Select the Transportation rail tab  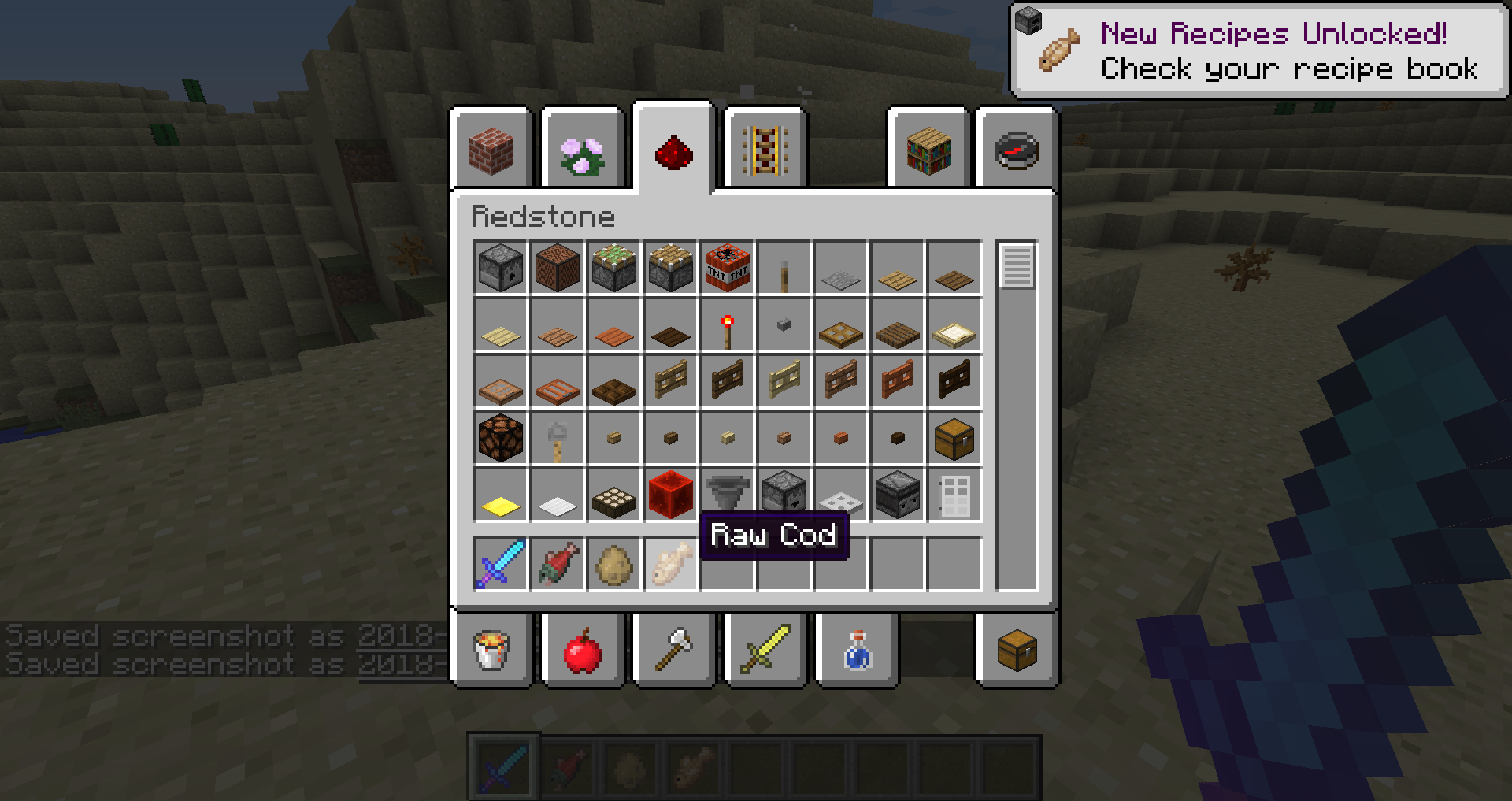[765, 150]
